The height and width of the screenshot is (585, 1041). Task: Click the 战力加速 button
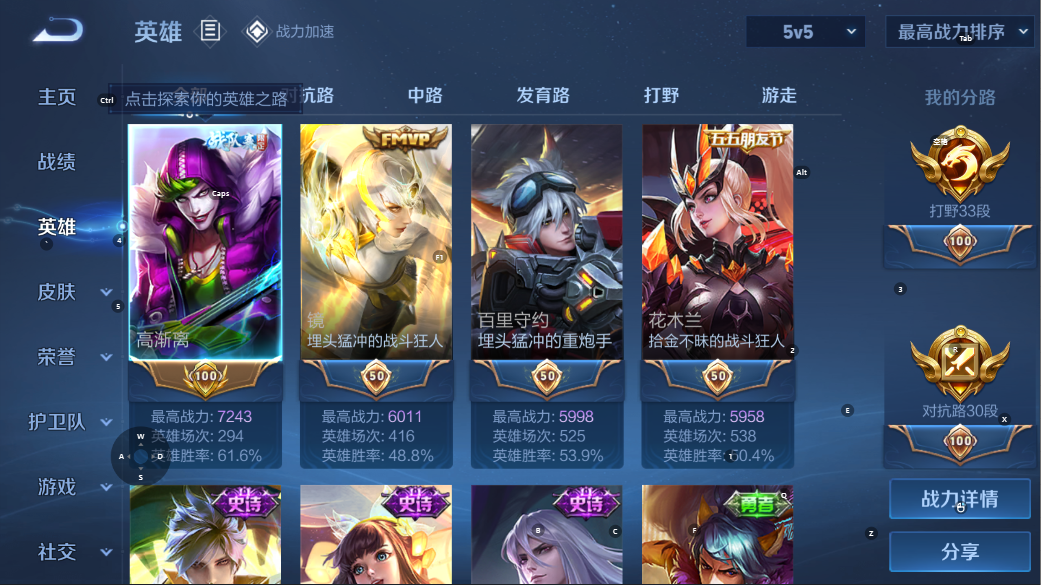click(290, 32)
